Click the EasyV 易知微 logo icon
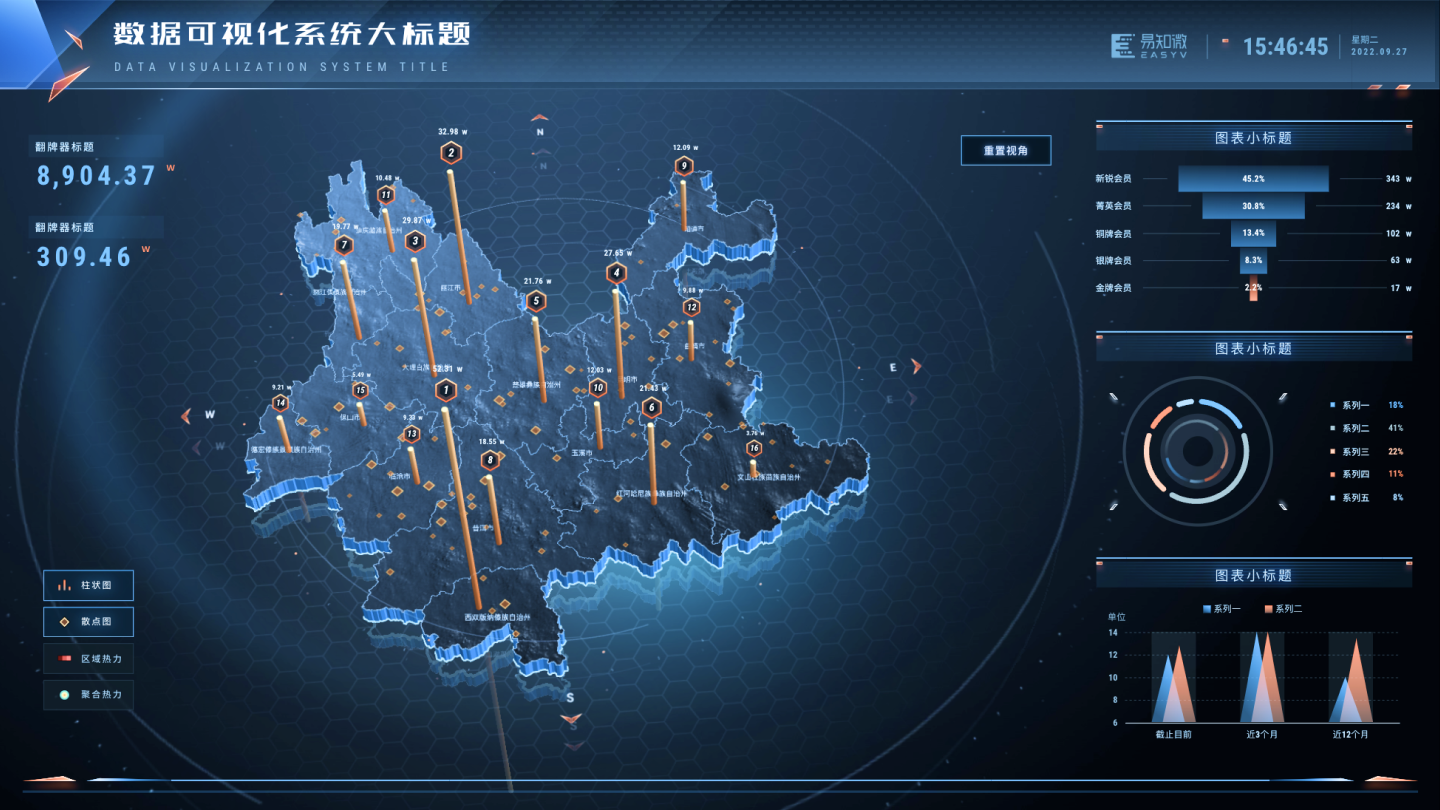The width and height of the screenshot is (1440, 810). pos(1123,47)
